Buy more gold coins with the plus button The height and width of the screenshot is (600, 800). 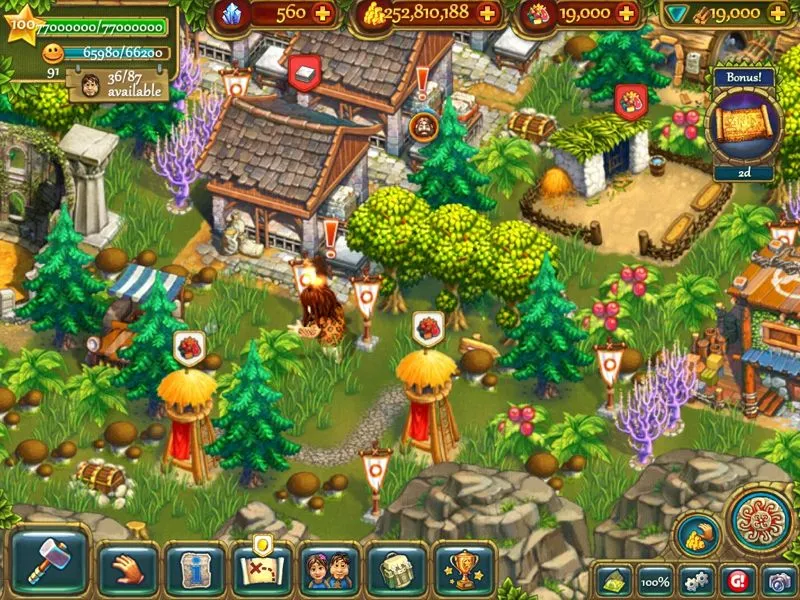point(488,14)
